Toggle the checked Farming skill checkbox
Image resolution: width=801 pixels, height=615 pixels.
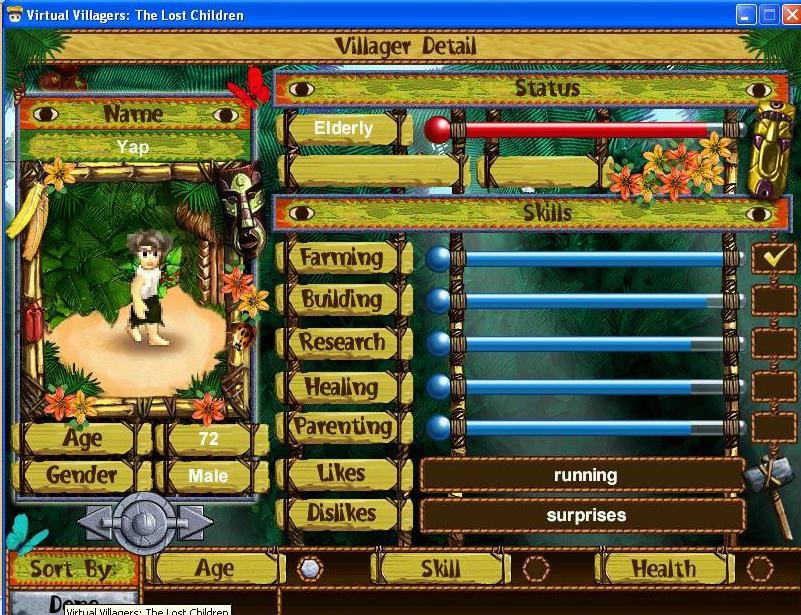pyautogui.click(x=773, y=257)
